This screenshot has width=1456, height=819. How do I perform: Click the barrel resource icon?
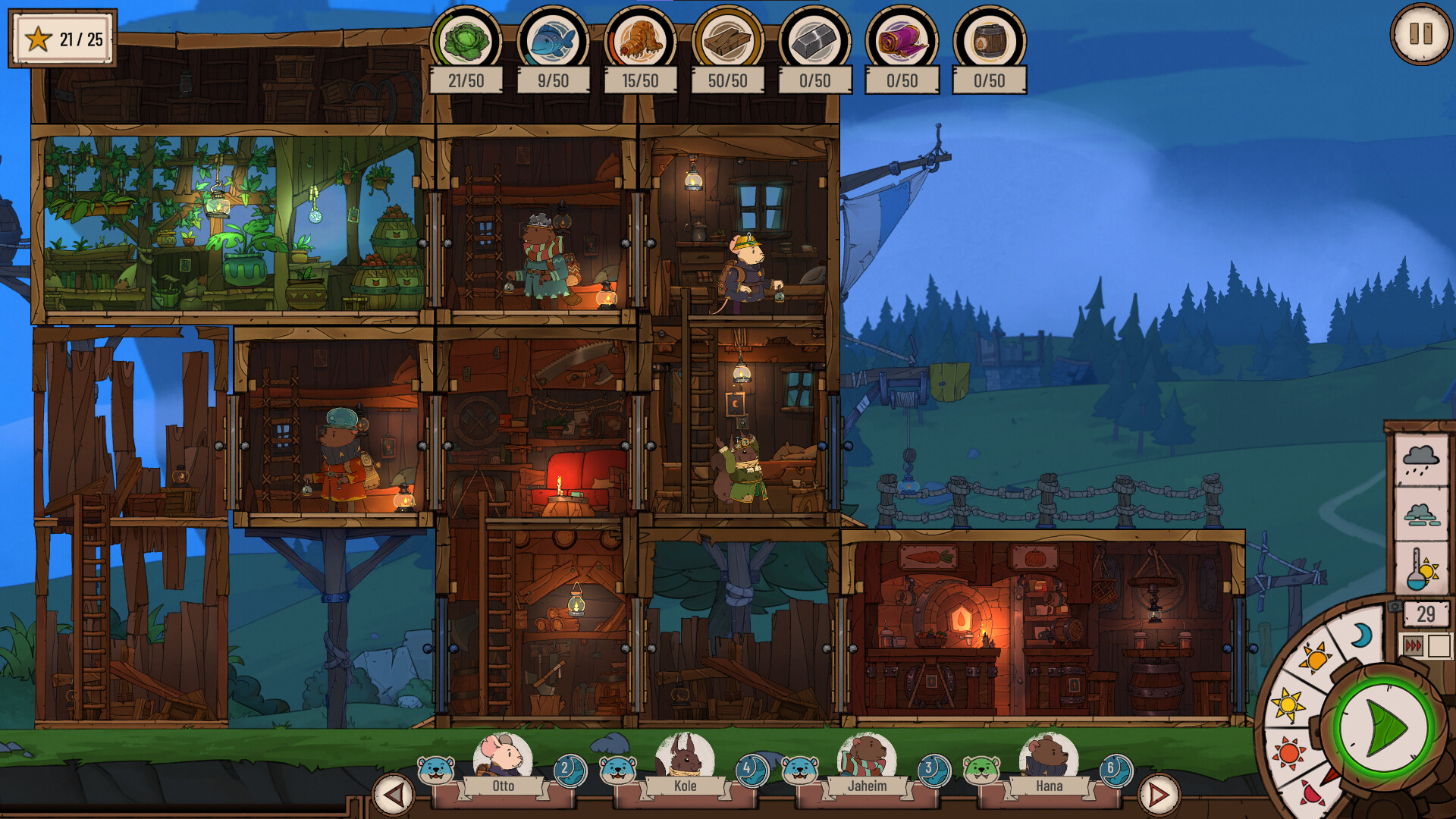pyautogui.click(x=989, y=41)
